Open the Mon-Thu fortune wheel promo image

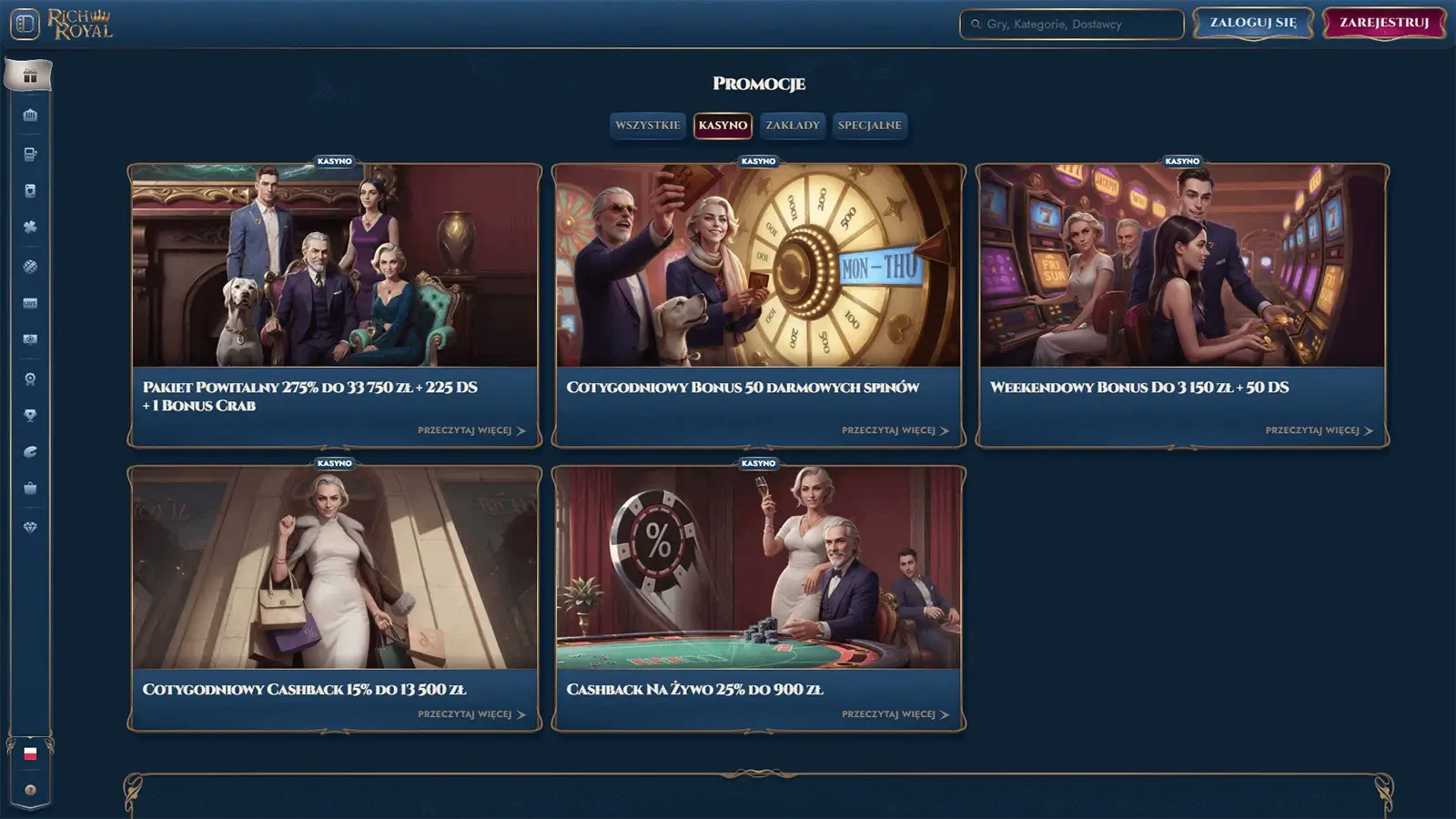[758, 266]
